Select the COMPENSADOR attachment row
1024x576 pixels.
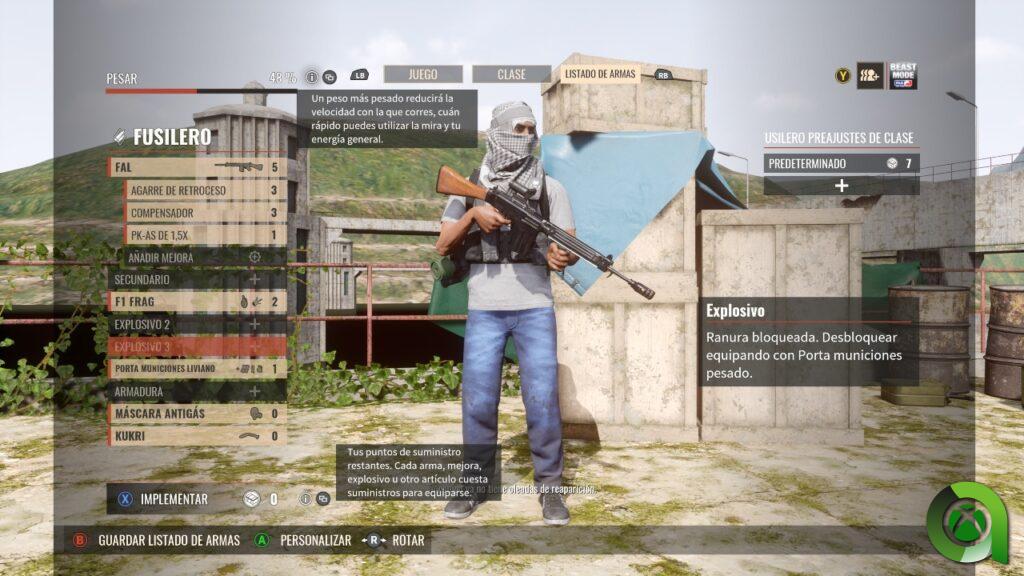pos(205,212)
